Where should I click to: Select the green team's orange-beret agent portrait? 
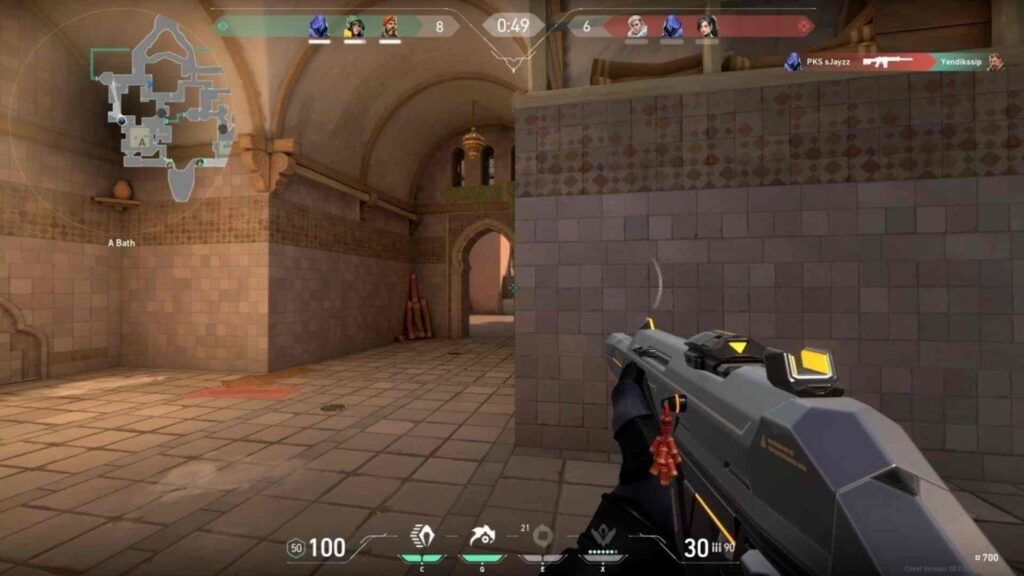pos(389,27)
